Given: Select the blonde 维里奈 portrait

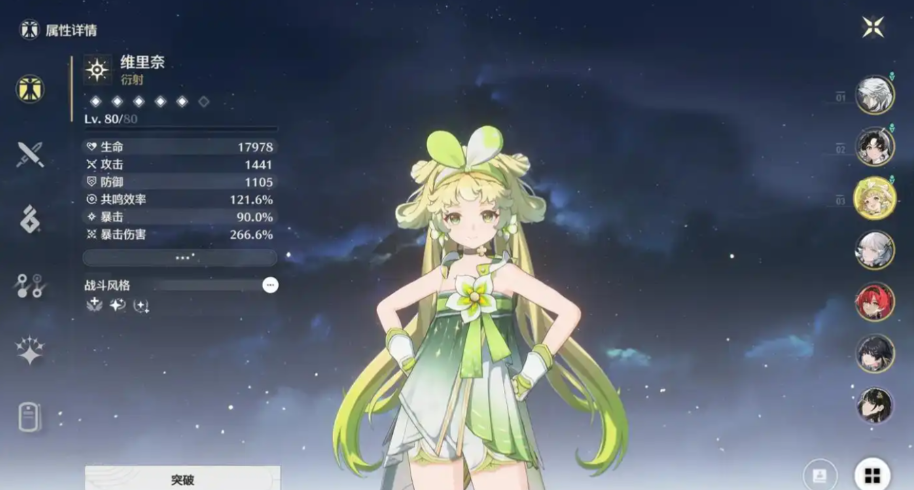Looking at the screenshot, I should pos(875,197).
